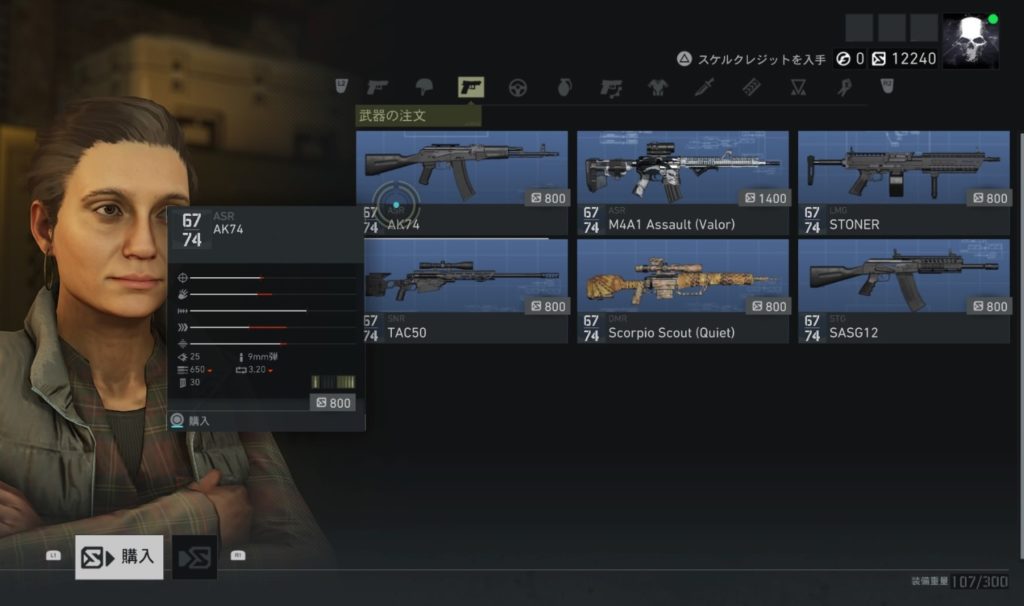Select the AK74 assault rifle card
Image resolution: width=1024 pixels, height=606 pixels.
(x=461, y=182)
